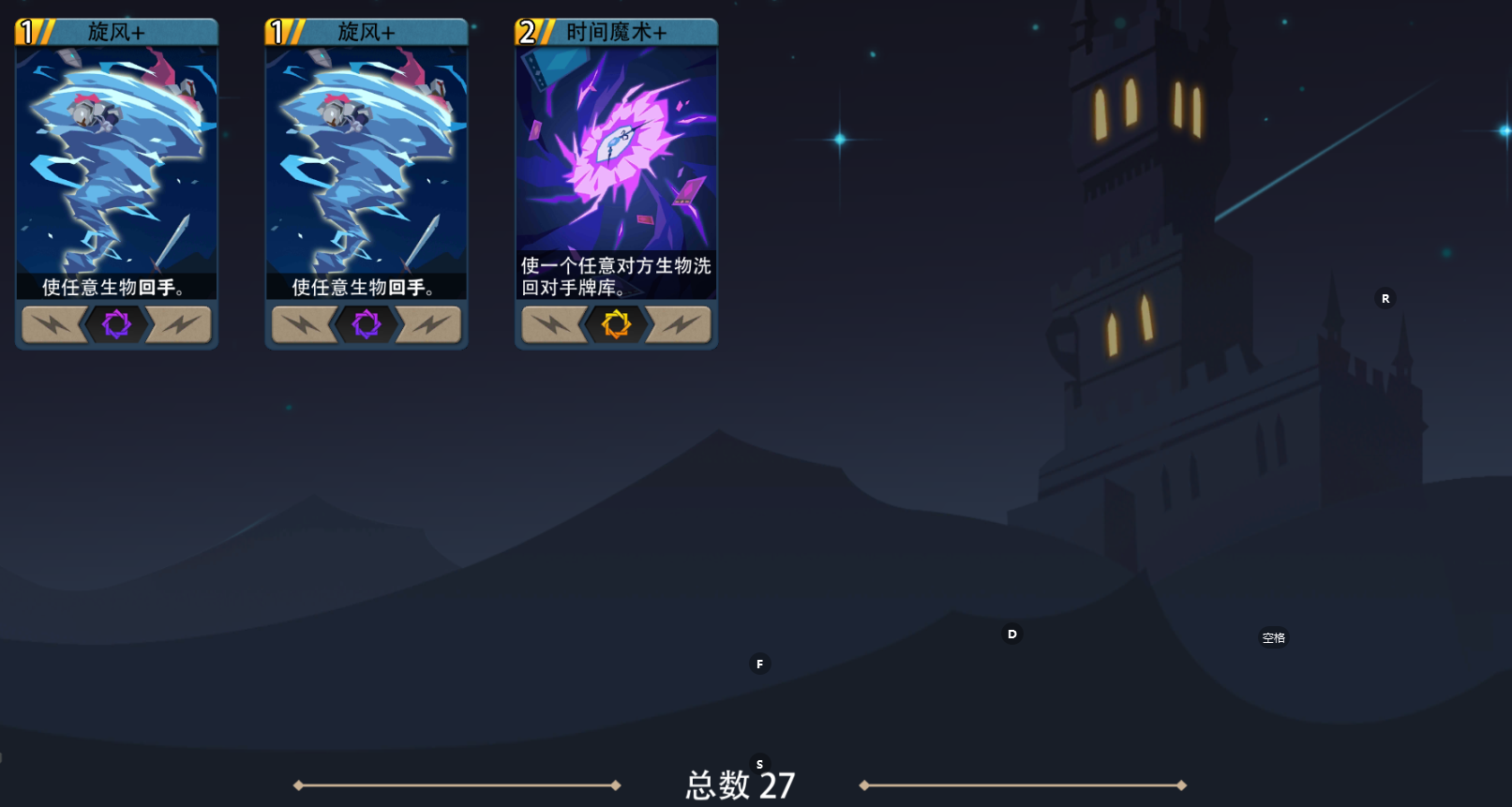Click the F shortcut bubble
1512x807 pixels.
[759, 664]
